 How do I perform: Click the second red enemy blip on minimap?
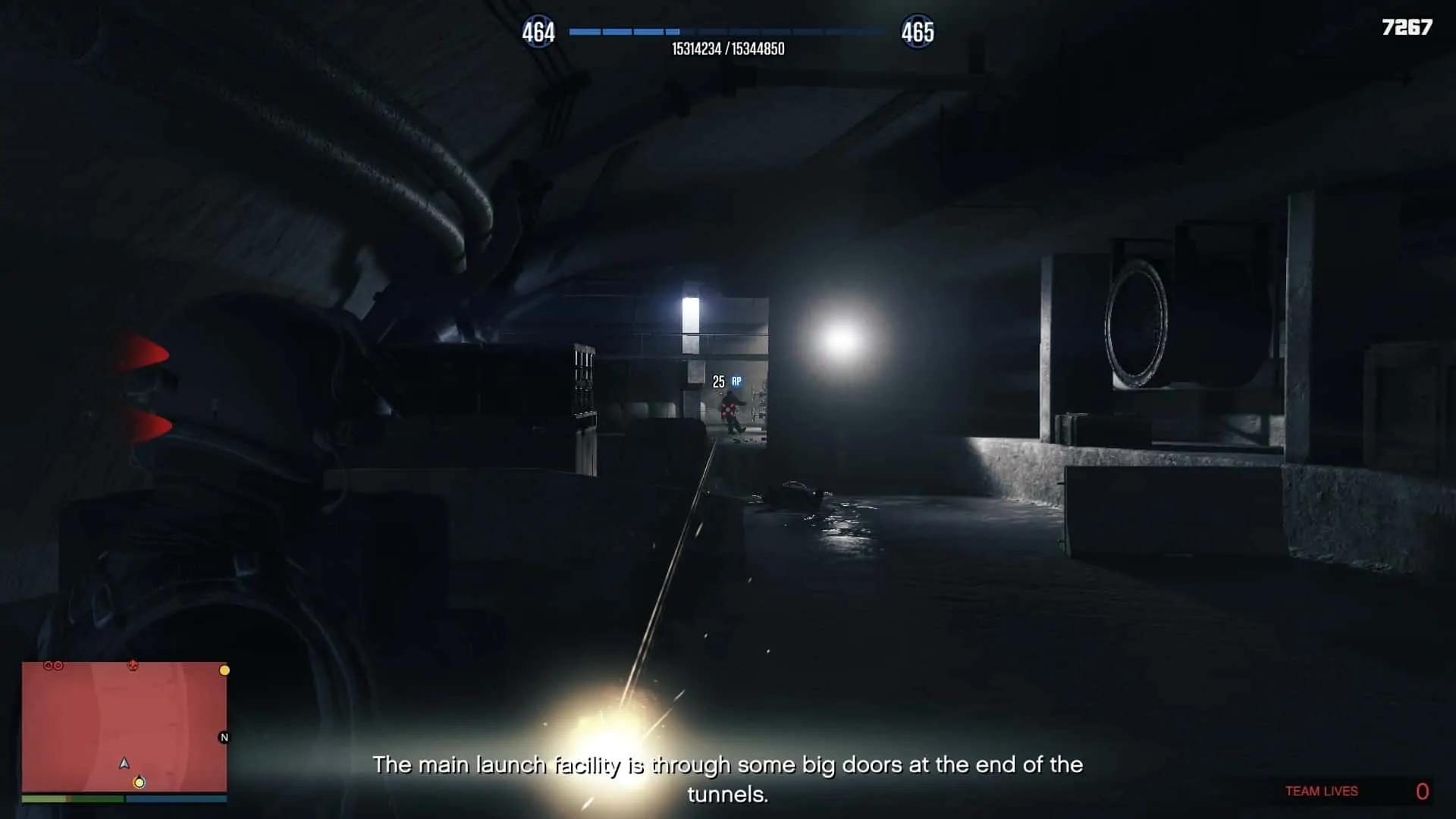(58, 666)
